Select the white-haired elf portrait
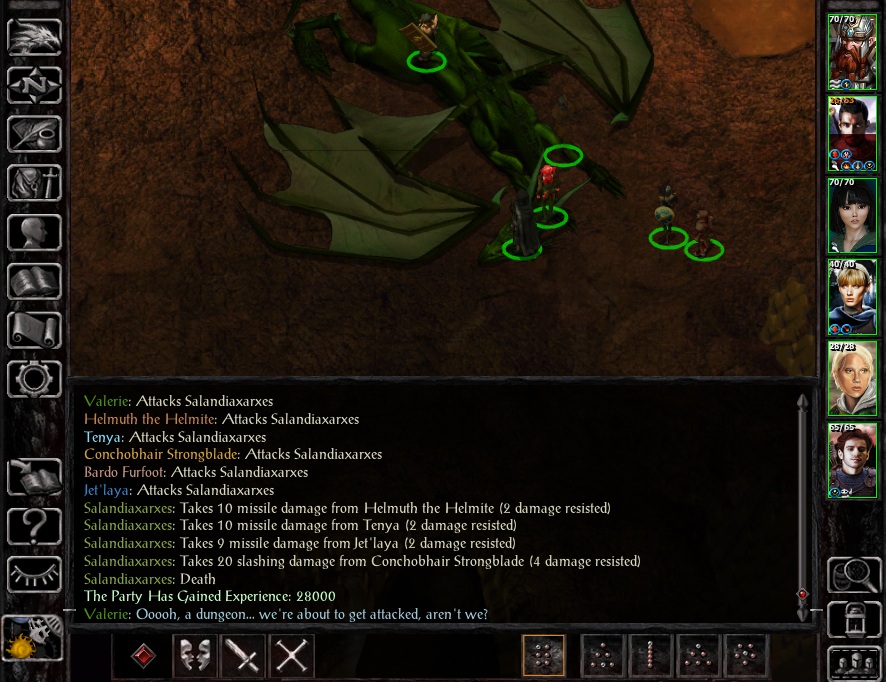Viewport: 886px width, 682px height. click(852, 378)
